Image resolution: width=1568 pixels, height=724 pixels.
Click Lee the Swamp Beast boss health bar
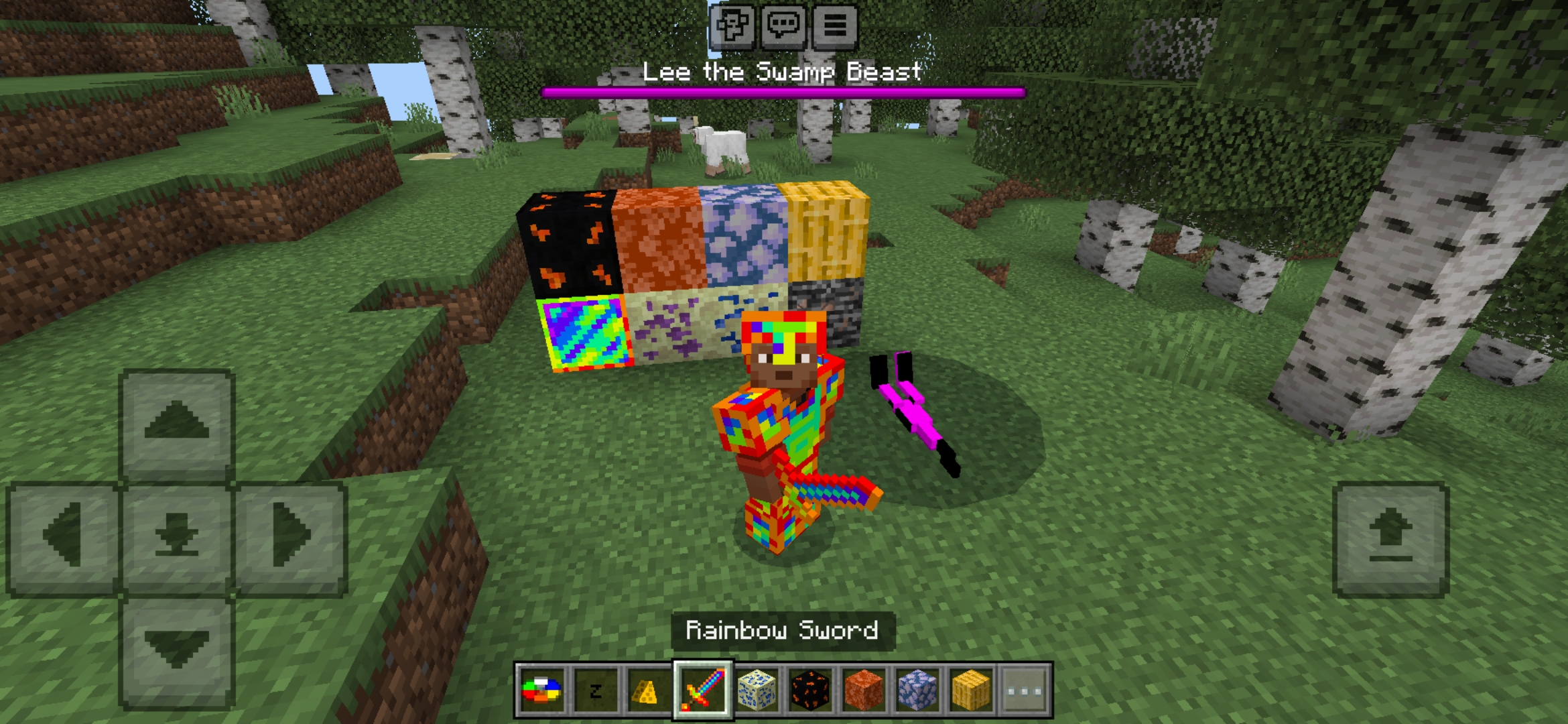(x=783, y=90)
